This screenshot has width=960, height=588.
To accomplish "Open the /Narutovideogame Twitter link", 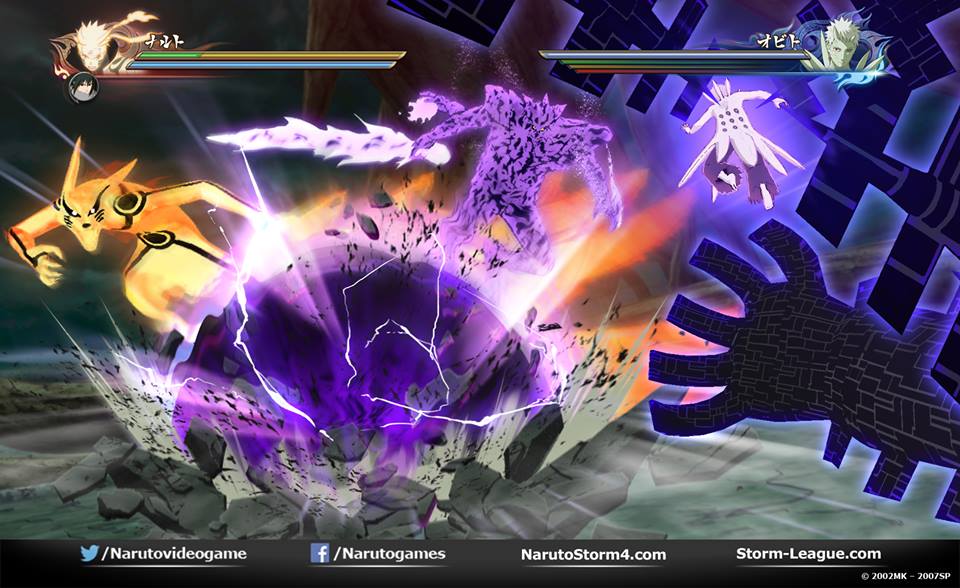I will tap(162, 554).
